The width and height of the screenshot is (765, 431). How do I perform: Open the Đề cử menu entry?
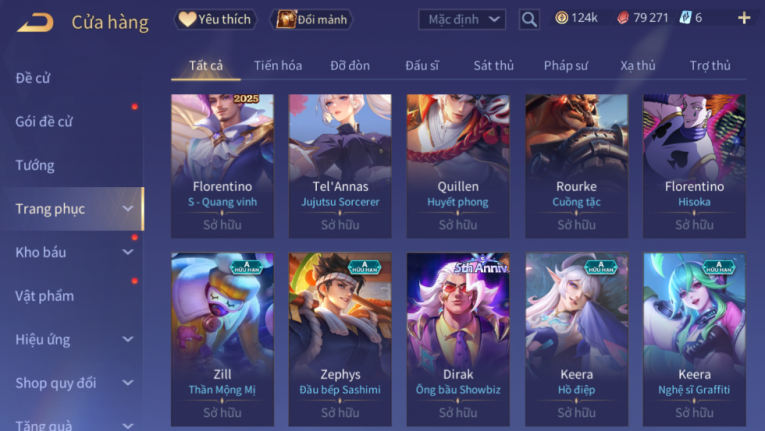coord(33,78)
